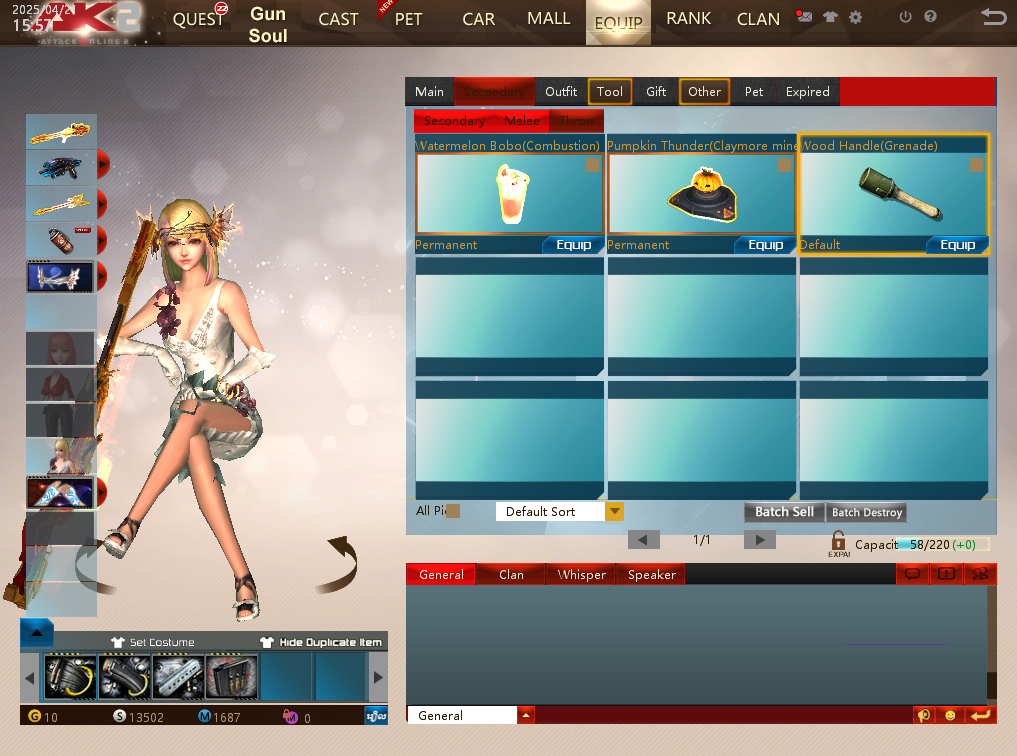Open settings via the gear icon
This screenshot has height=756, width=1017.
pos(855,17)
